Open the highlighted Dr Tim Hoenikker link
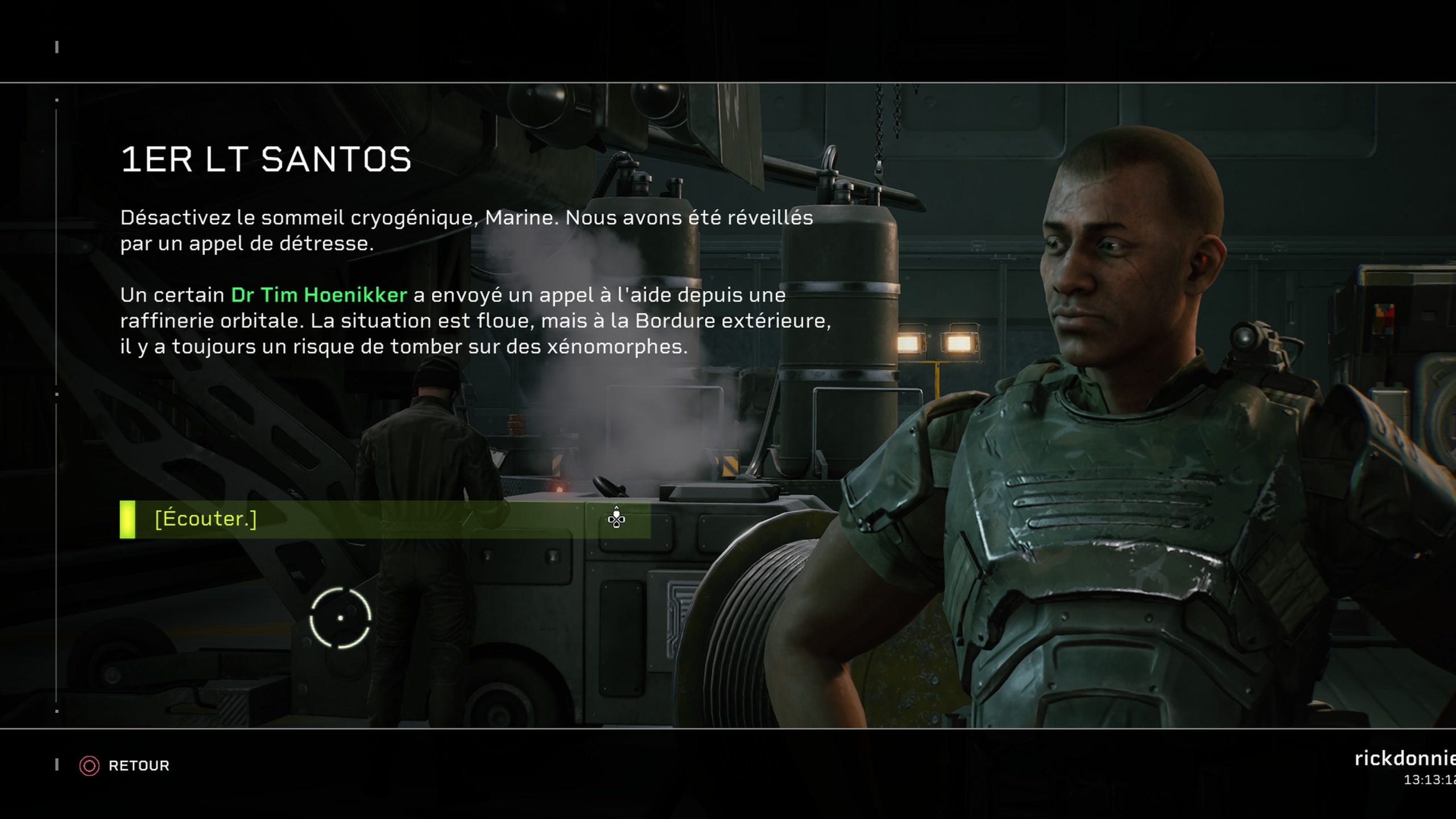This screenshot has height=819, width=1456. pyautogui.click(x=318, y=295)
